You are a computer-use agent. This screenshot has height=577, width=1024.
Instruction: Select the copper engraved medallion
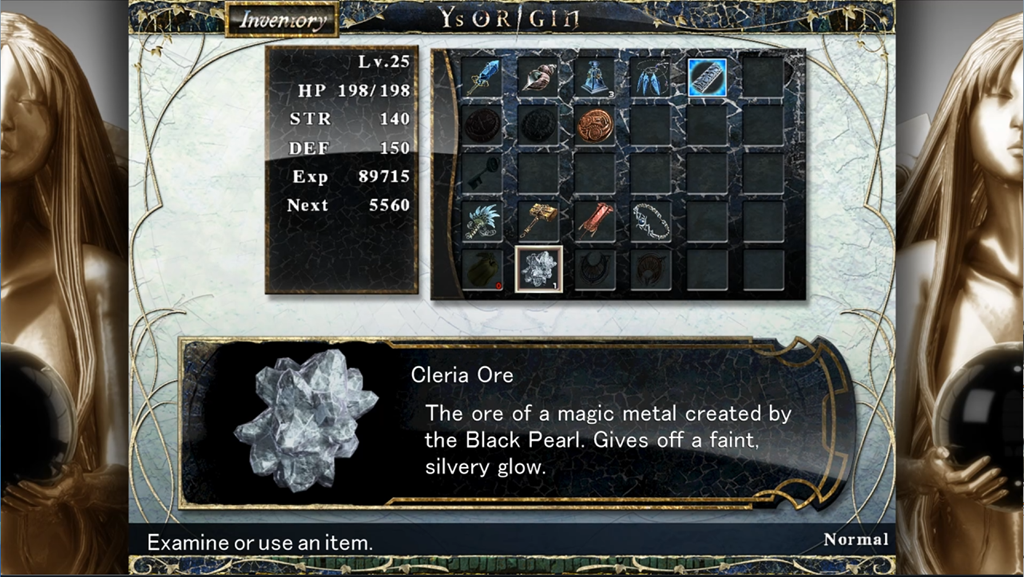click(x=594, y=125)
